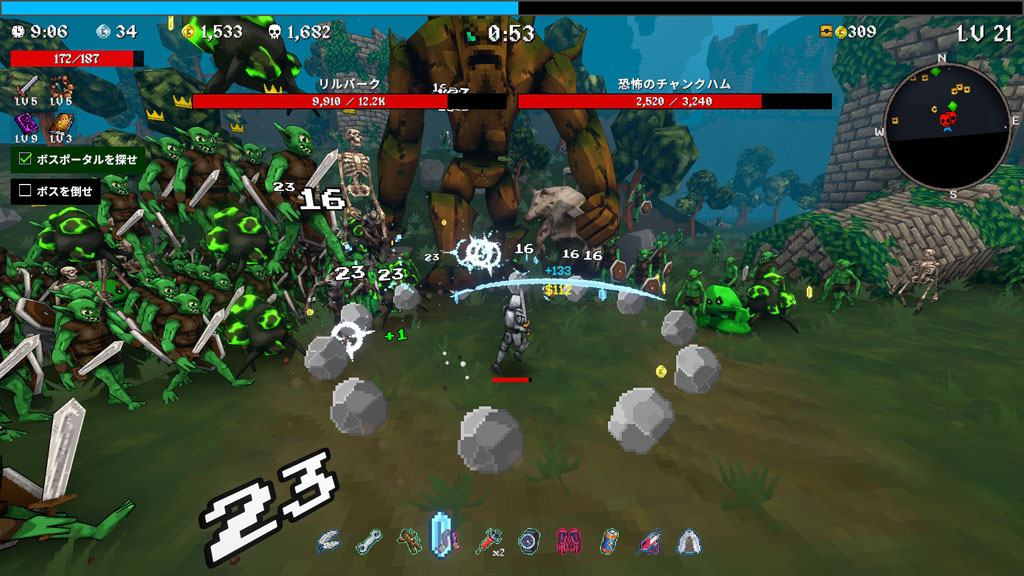Screen dimensions: 1024x576
Task: Select the voodoo doll item
Action: point(407,541)
